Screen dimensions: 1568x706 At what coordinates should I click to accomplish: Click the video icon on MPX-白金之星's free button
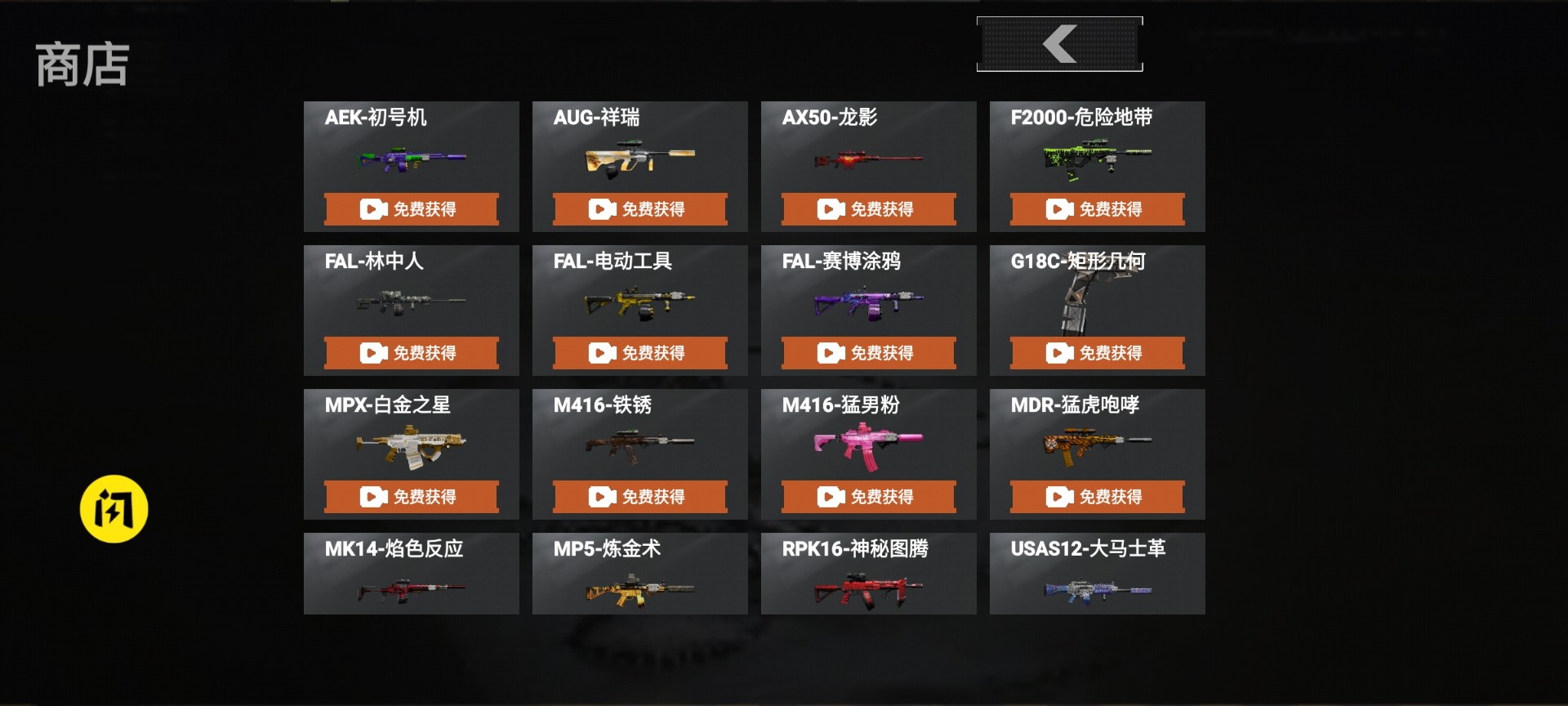(372, 496)
